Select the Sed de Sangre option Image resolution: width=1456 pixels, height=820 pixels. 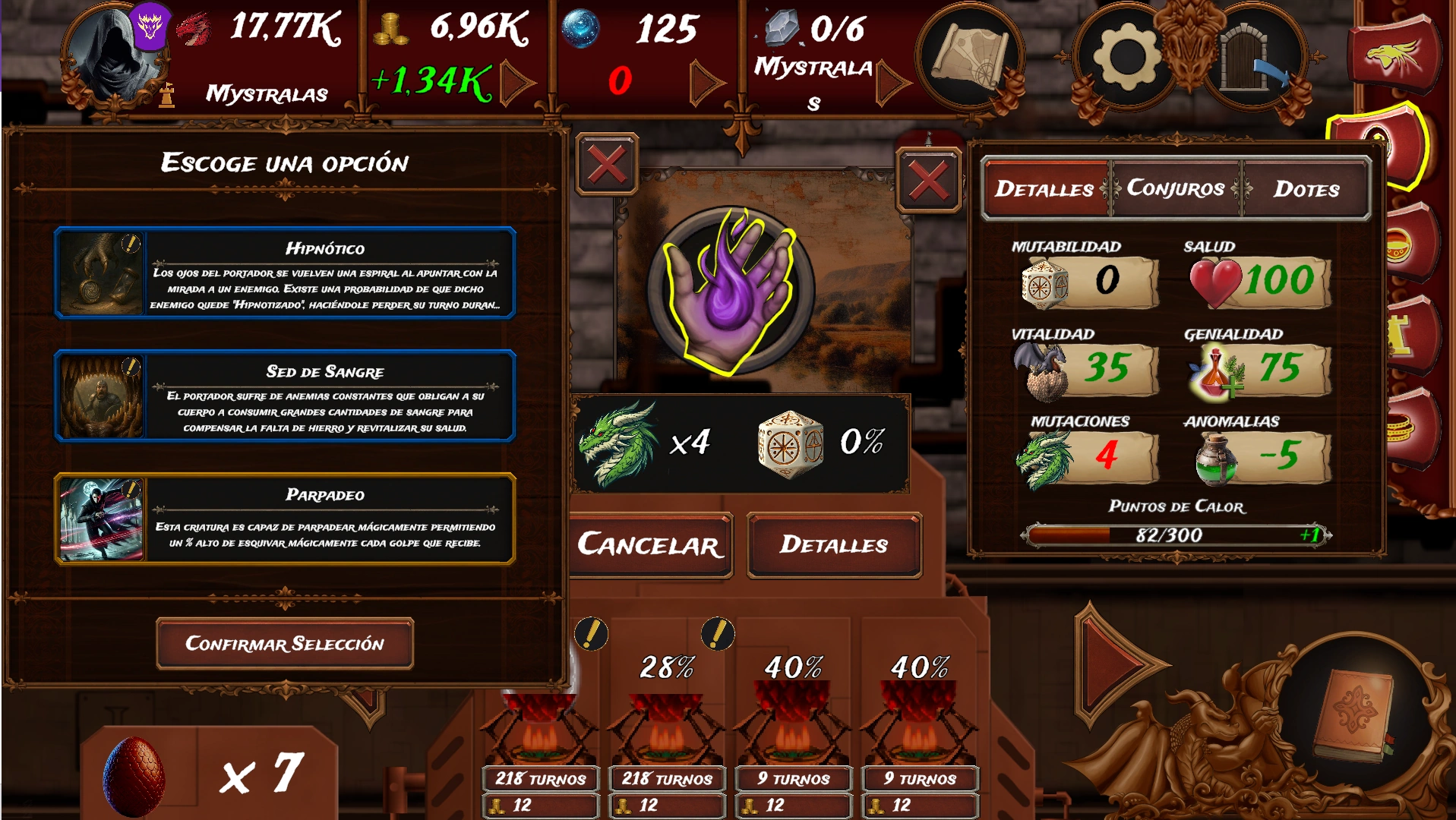[x=285, y=396]
